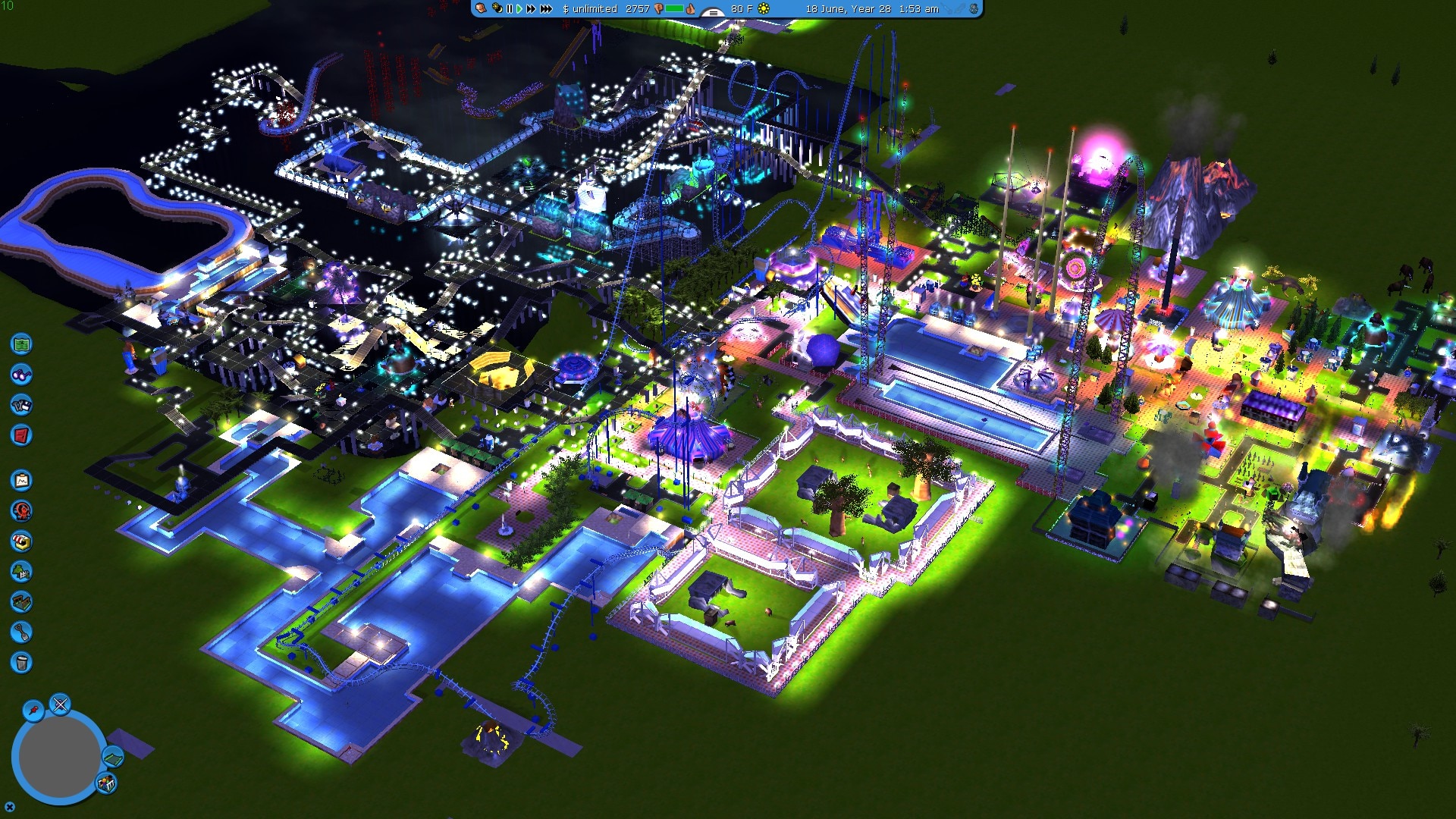Viewport: 1456px width, 819px height.
Task: Expand the top status bar handle
Action: point(713,11)
